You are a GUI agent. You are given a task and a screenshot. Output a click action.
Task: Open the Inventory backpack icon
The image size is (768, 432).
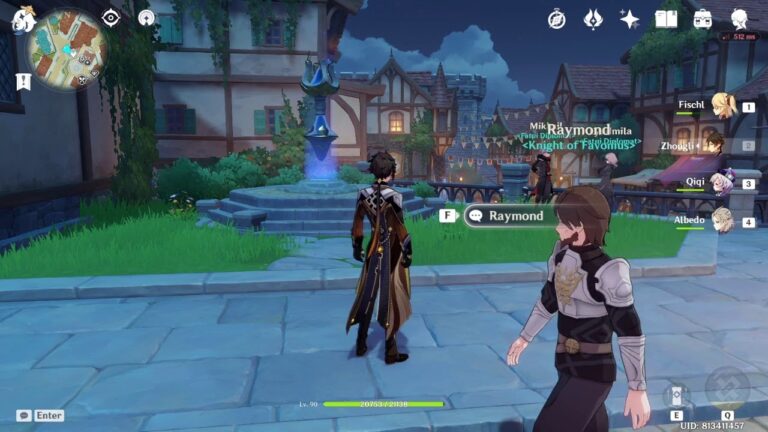pyautogui.click(x=703, y=19)
